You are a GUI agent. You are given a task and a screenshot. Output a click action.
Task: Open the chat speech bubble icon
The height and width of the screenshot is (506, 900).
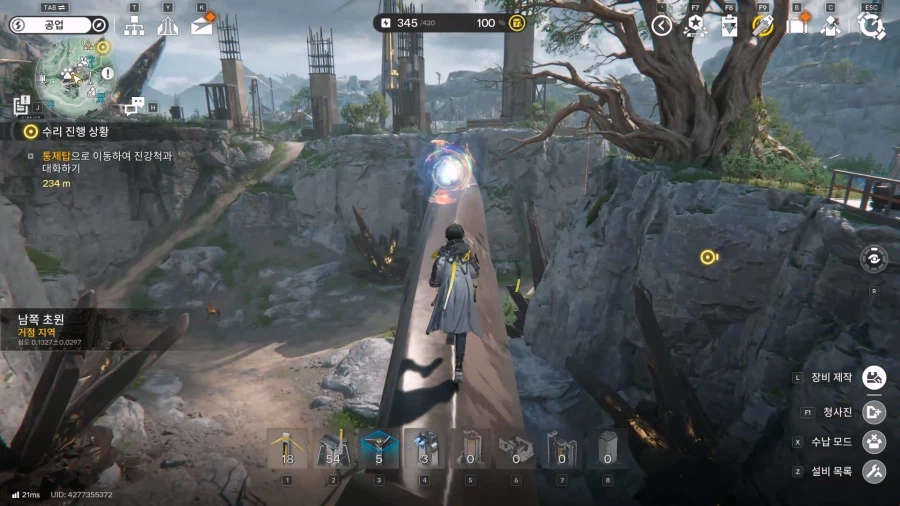tap(134, 103)
